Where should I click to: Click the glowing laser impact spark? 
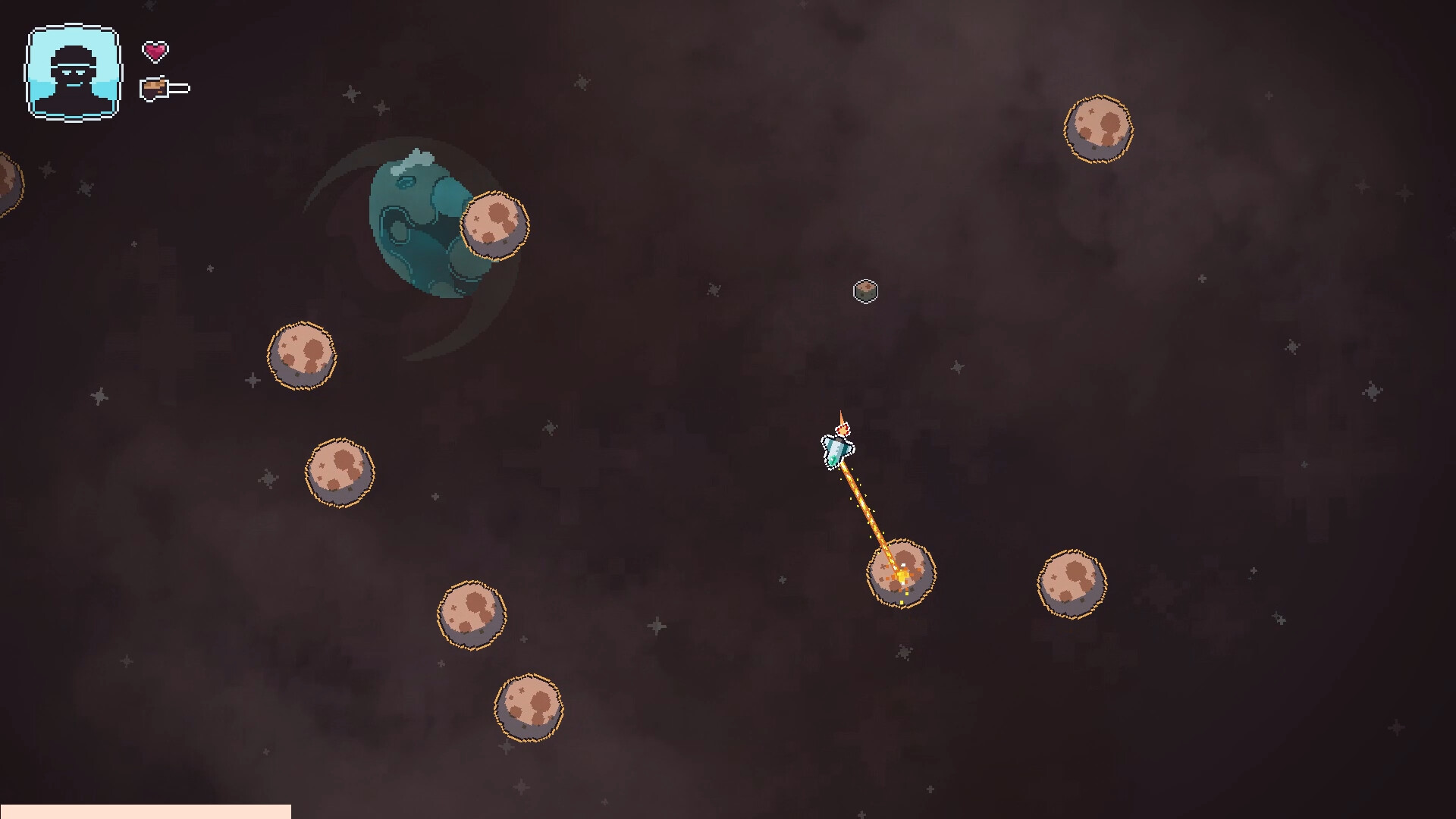901,576
